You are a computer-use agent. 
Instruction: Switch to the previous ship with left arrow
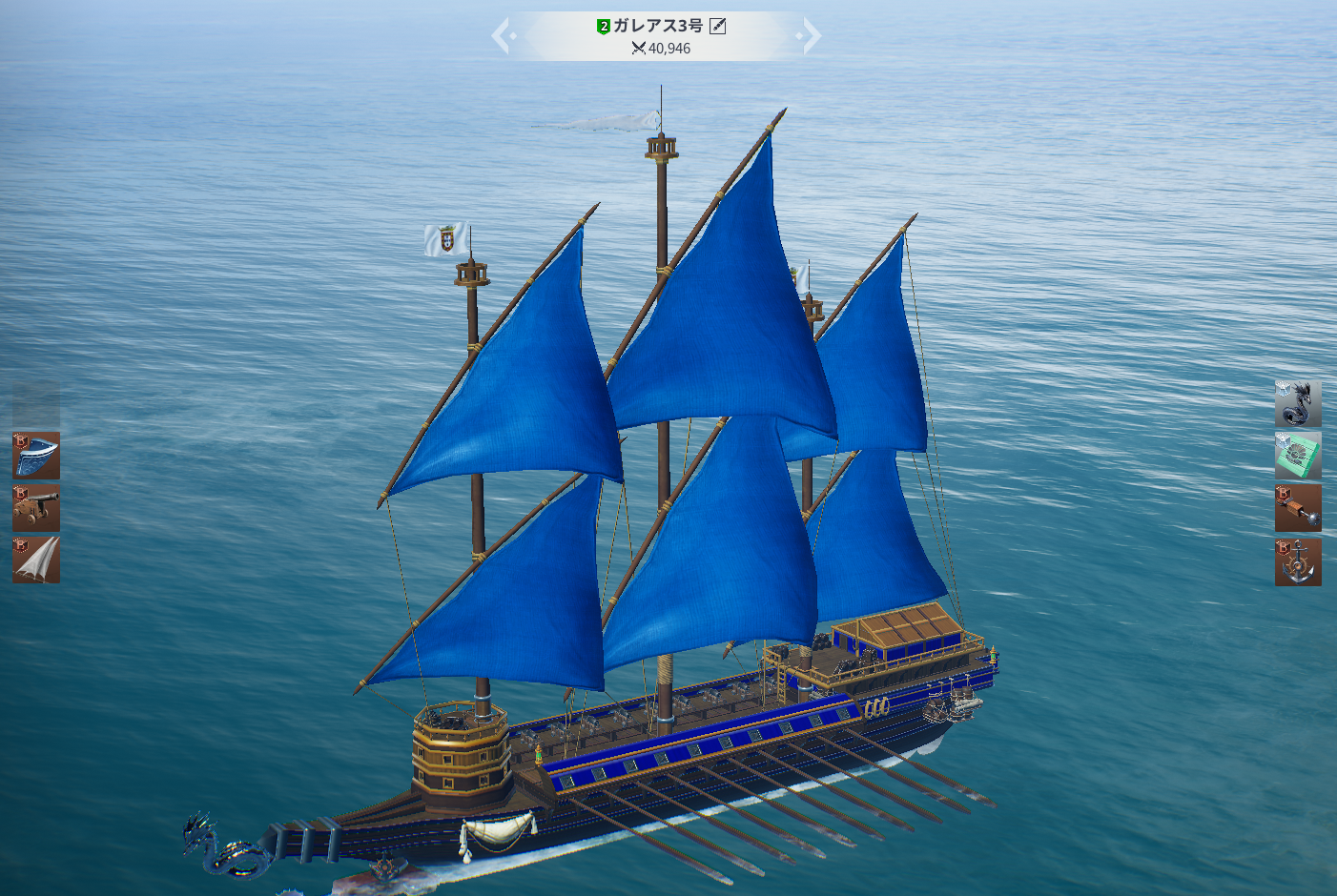(503, 36)
